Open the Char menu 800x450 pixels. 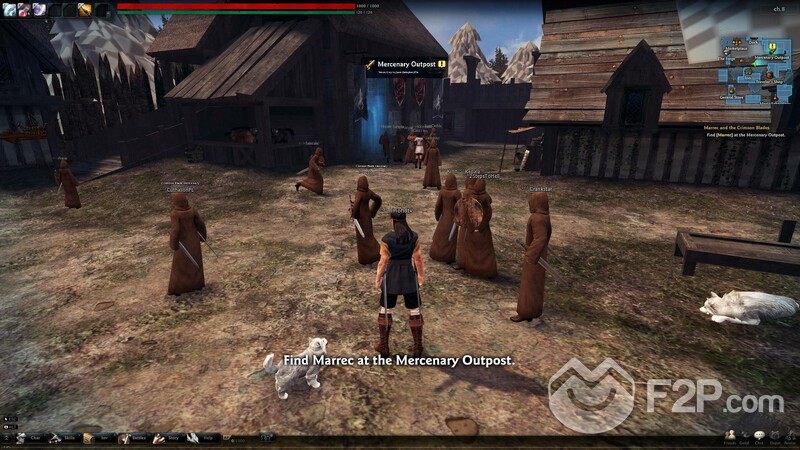30,438
